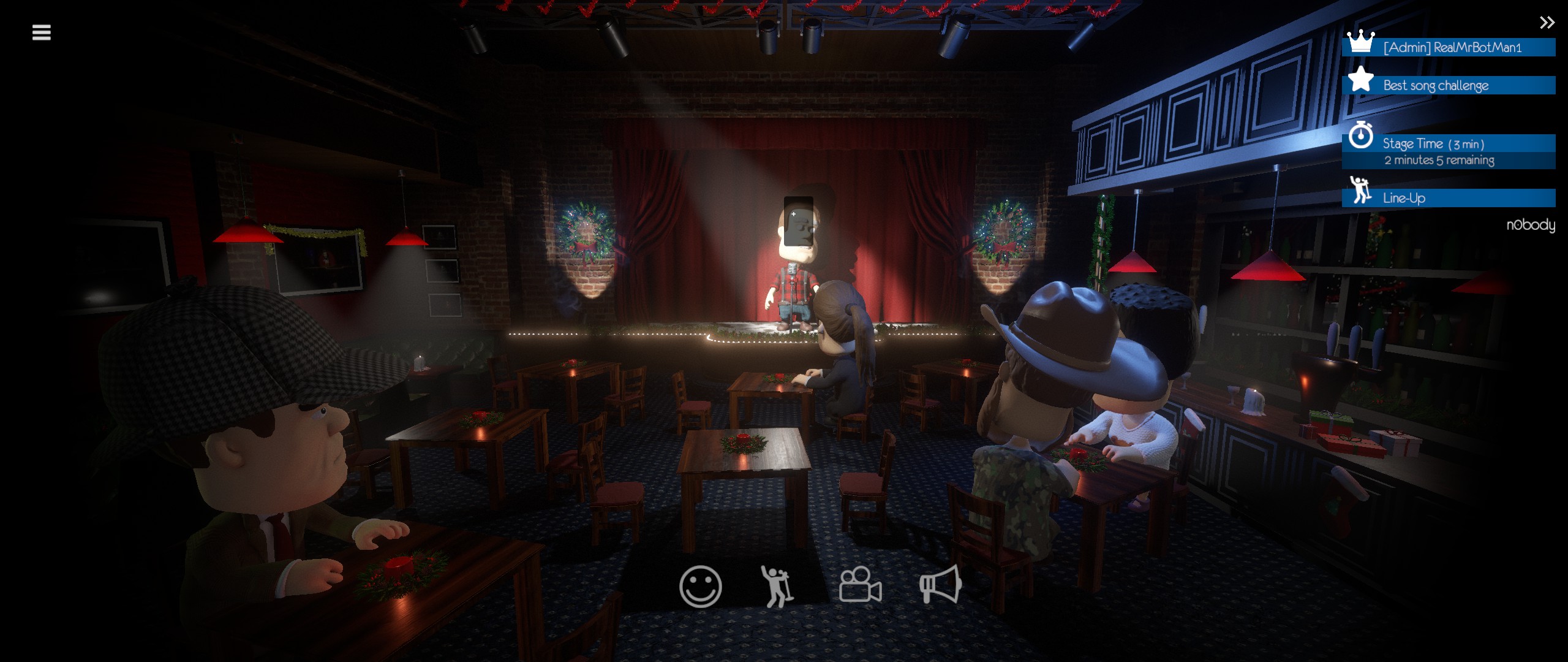This screenshot has height=662, width=1568.
Task: Select the [Admin] RealMrBotMan1 entry
Action: (1445, 47)
